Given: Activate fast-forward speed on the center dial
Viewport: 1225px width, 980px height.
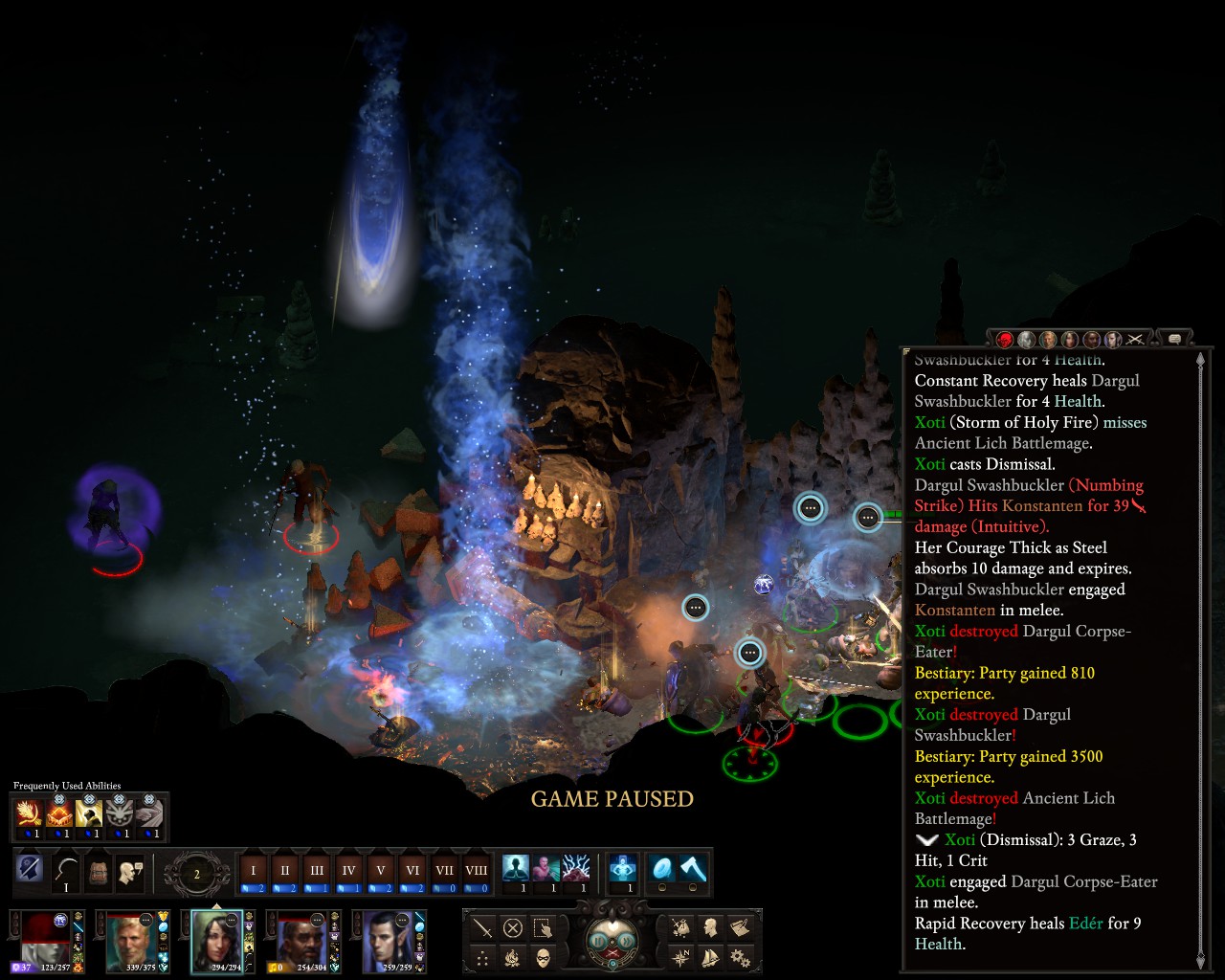Looking at the screenshot, I should [x=626, y=941].
